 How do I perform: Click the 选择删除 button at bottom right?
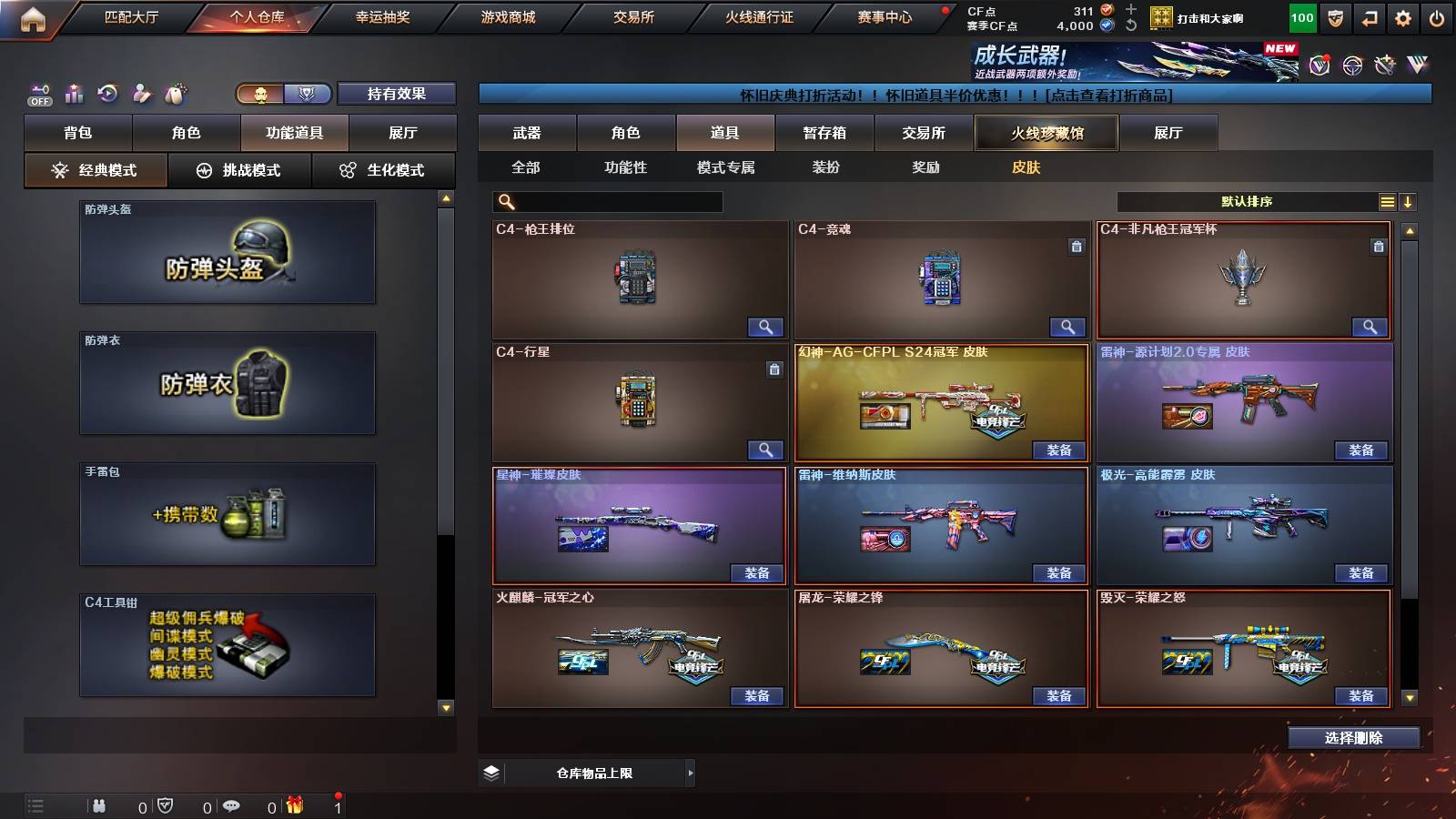pyautogui.click(x=1352, y=737)
